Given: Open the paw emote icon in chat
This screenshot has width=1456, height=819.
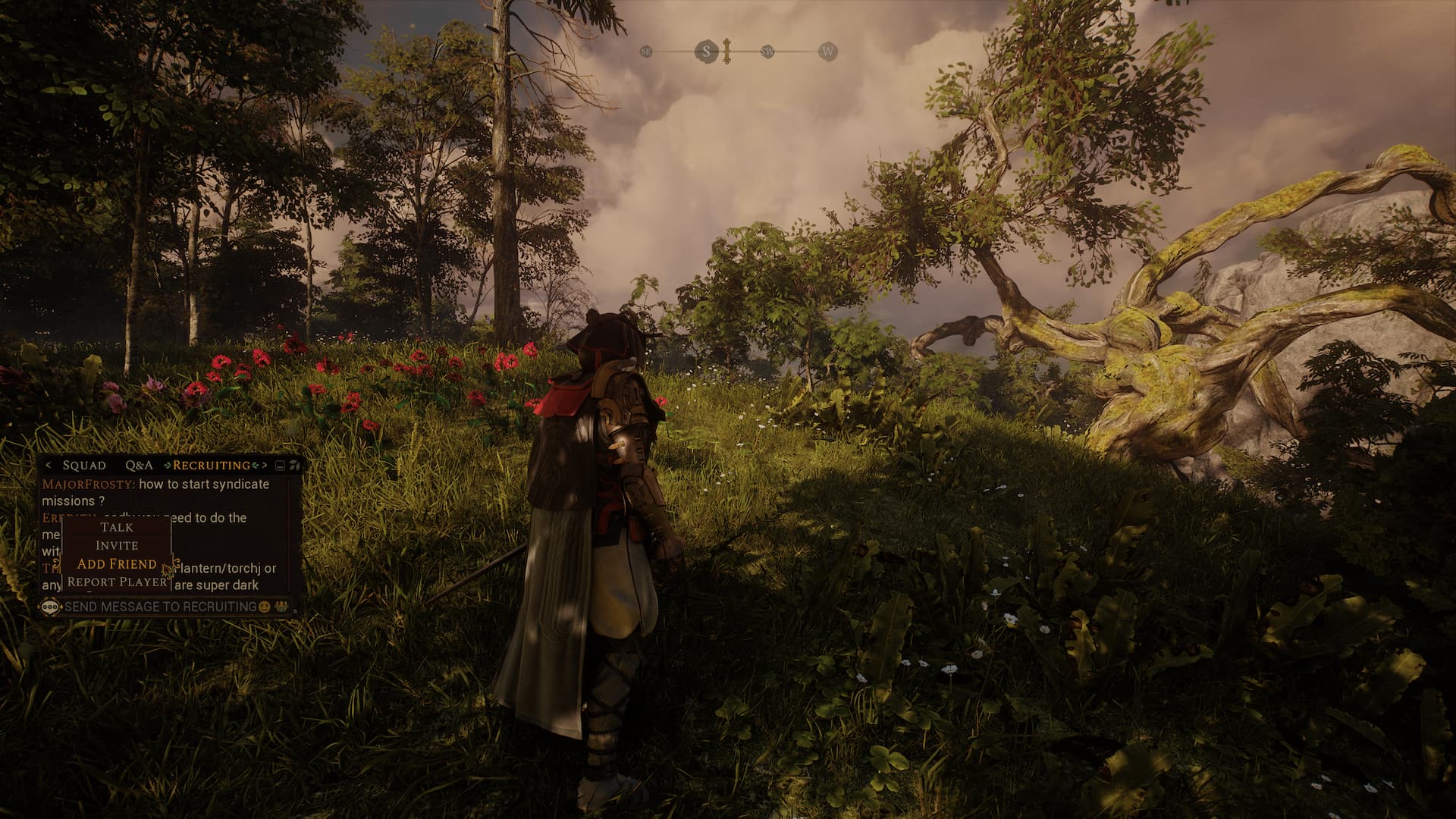Looking at the screenshot, I should coord(282,607).
